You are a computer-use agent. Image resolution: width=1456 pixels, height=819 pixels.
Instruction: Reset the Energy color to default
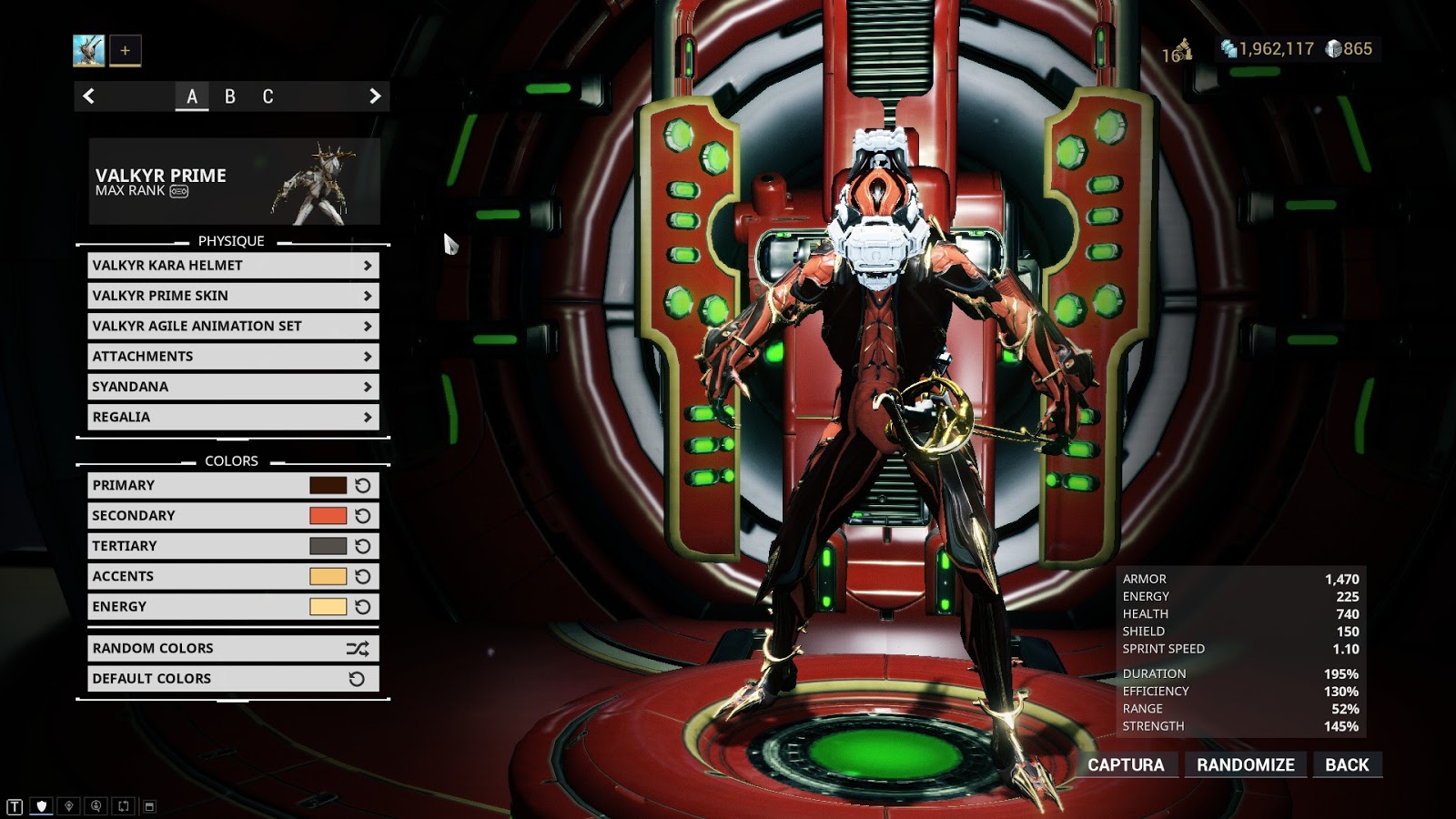(363, 607)
